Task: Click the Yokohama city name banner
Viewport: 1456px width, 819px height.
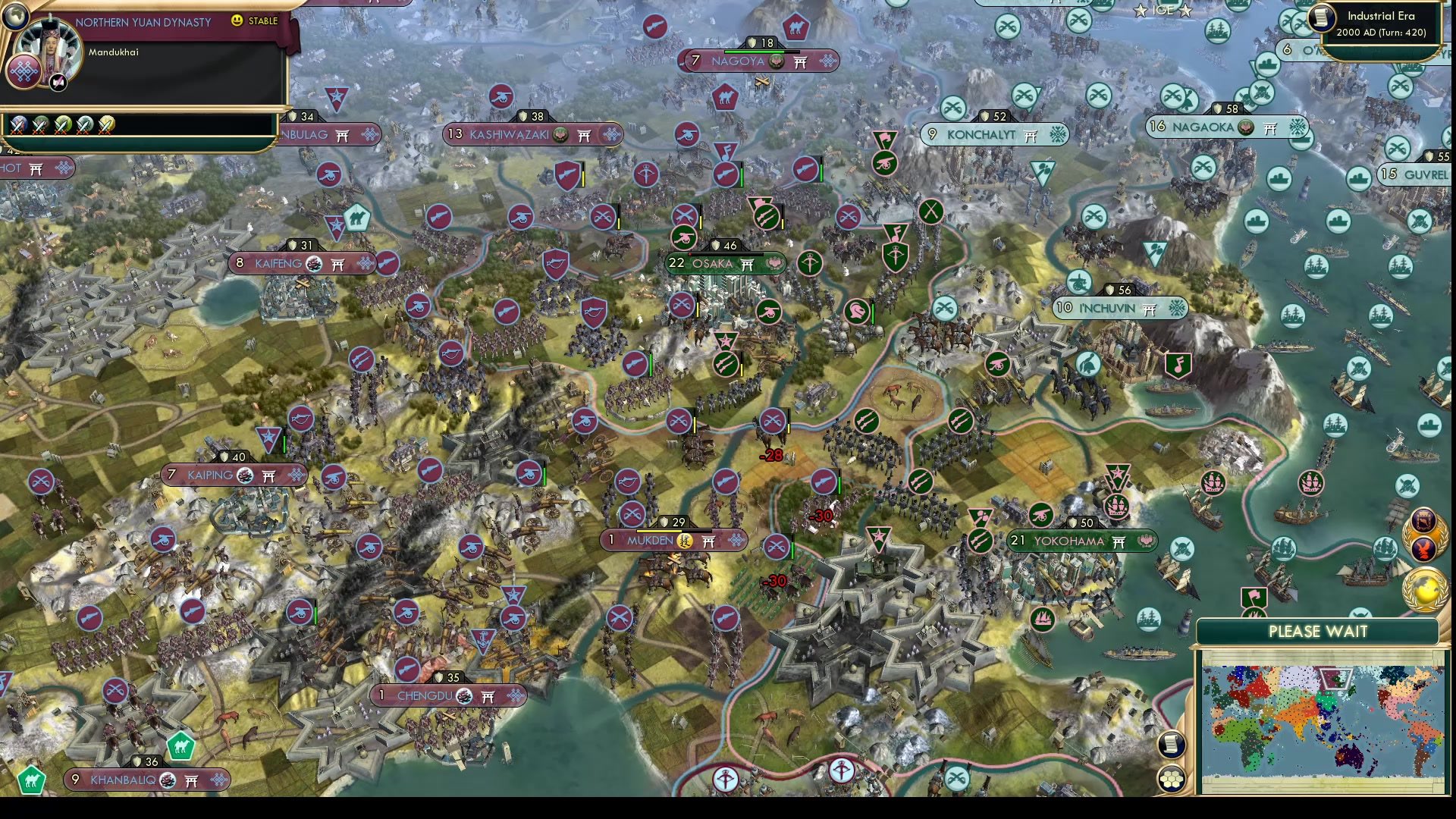Action: click(1069, 541)
